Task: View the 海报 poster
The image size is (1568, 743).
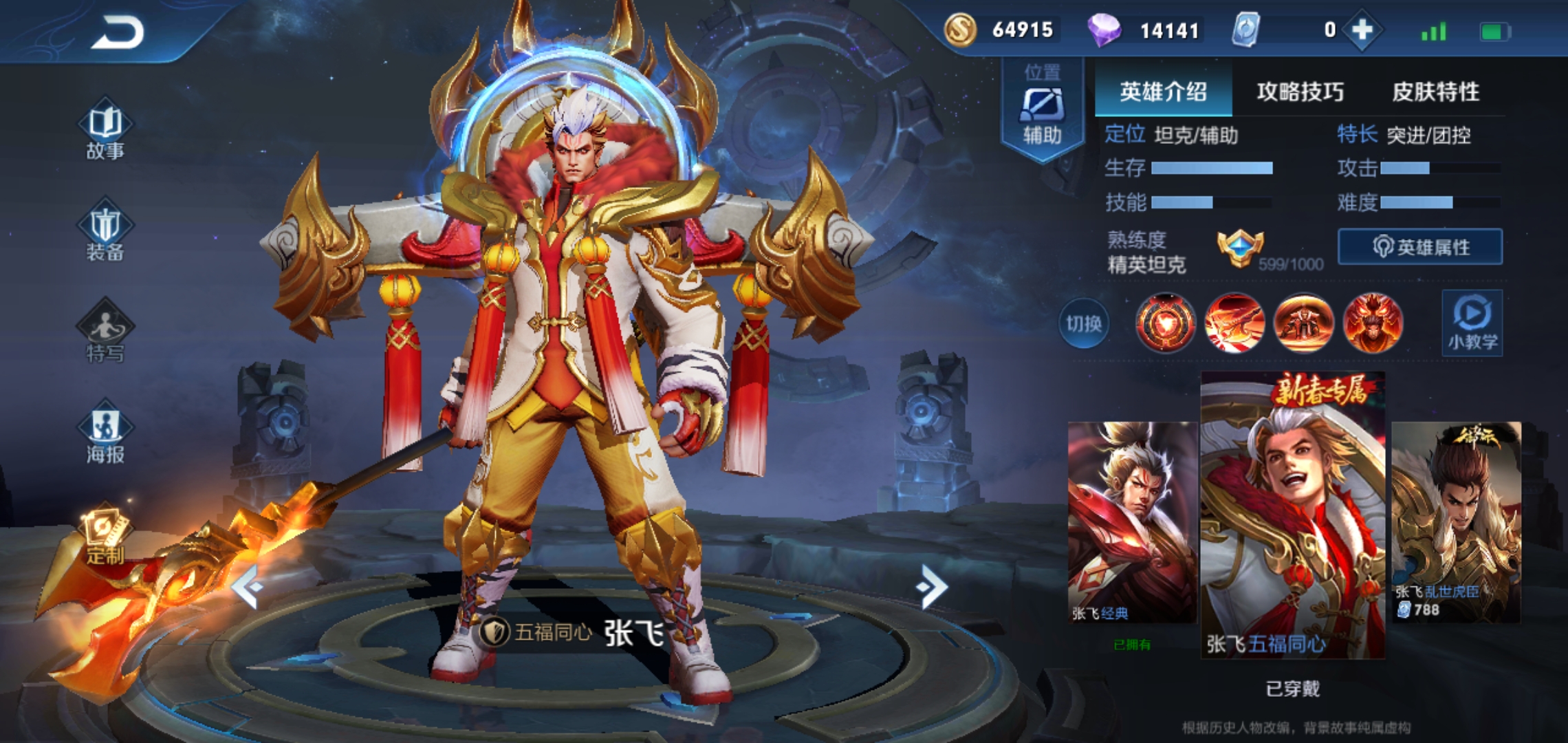Action: point(105,433)
